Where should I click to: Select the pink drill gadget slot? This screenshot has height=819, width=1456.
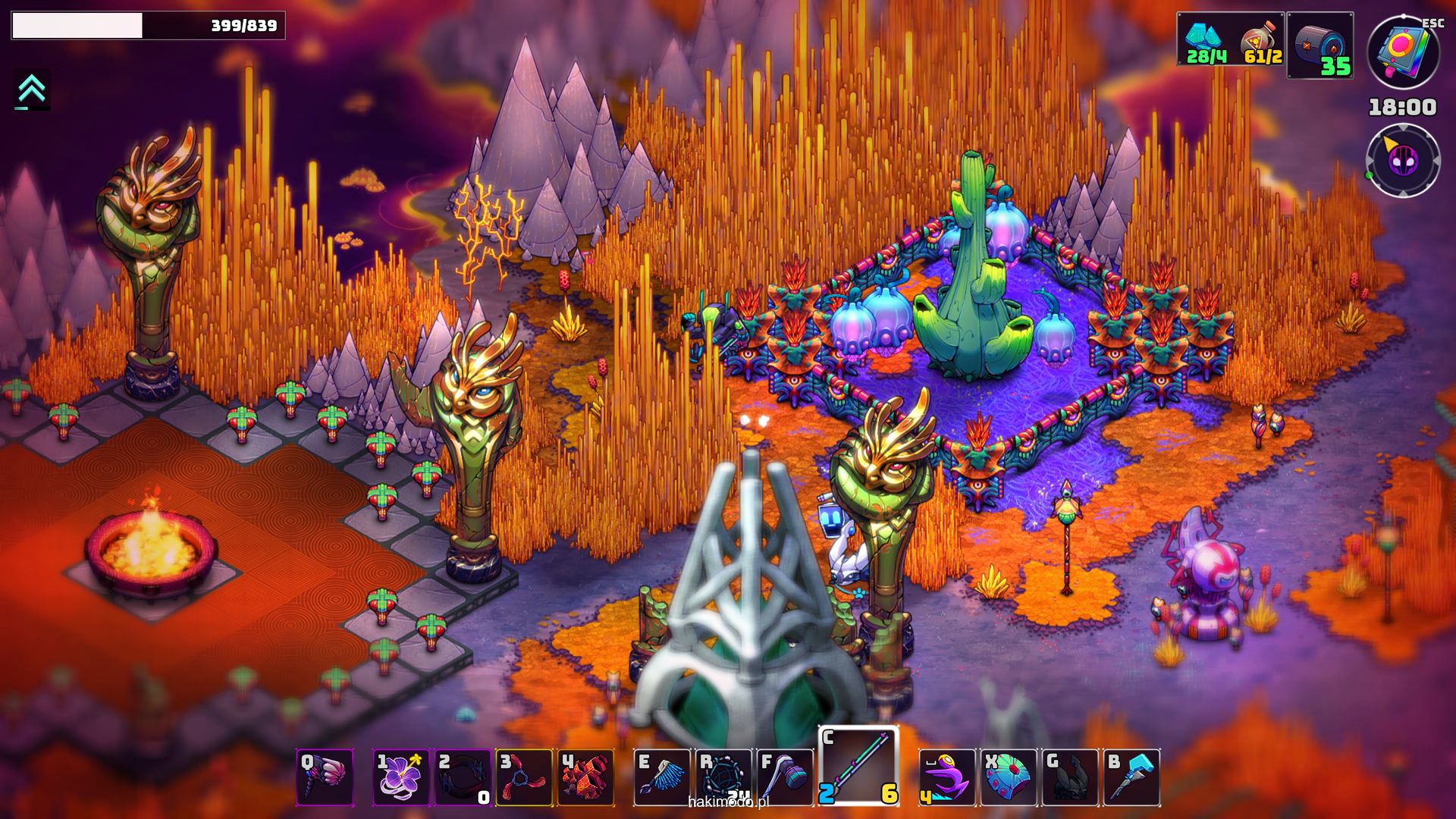(325, 777)
